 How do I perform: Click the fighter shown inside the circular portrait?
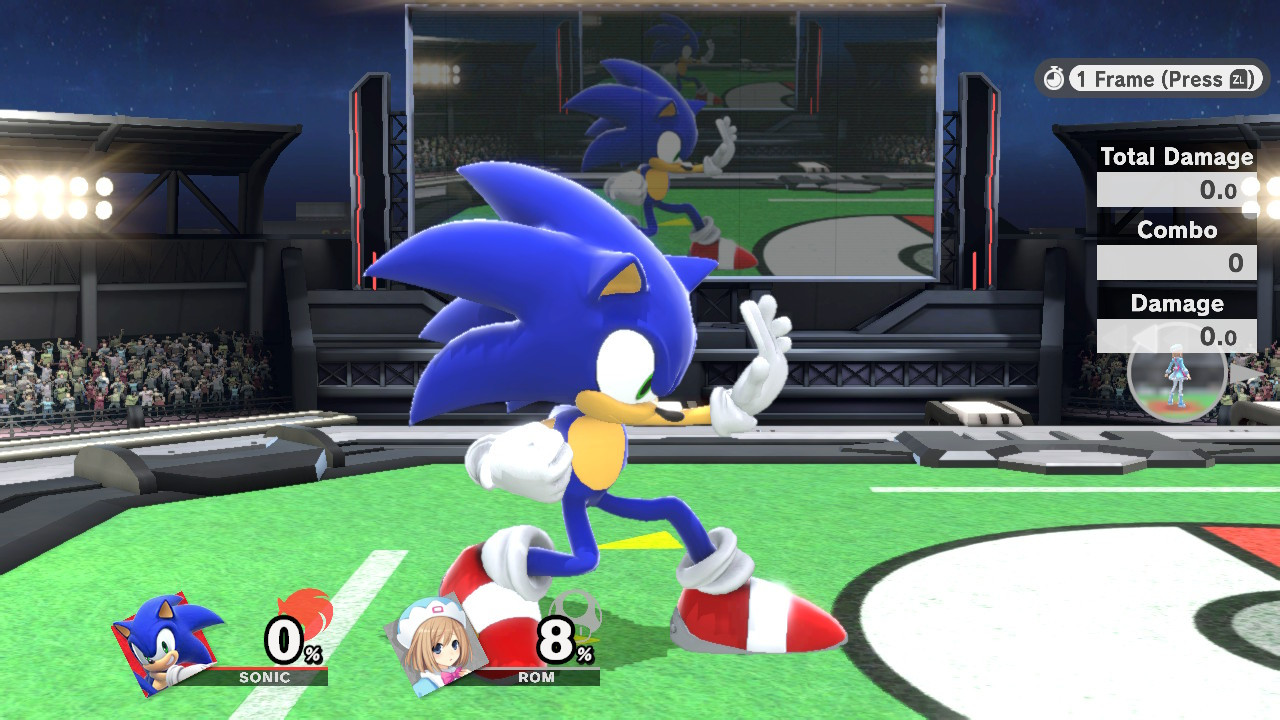pos(1178,380)
